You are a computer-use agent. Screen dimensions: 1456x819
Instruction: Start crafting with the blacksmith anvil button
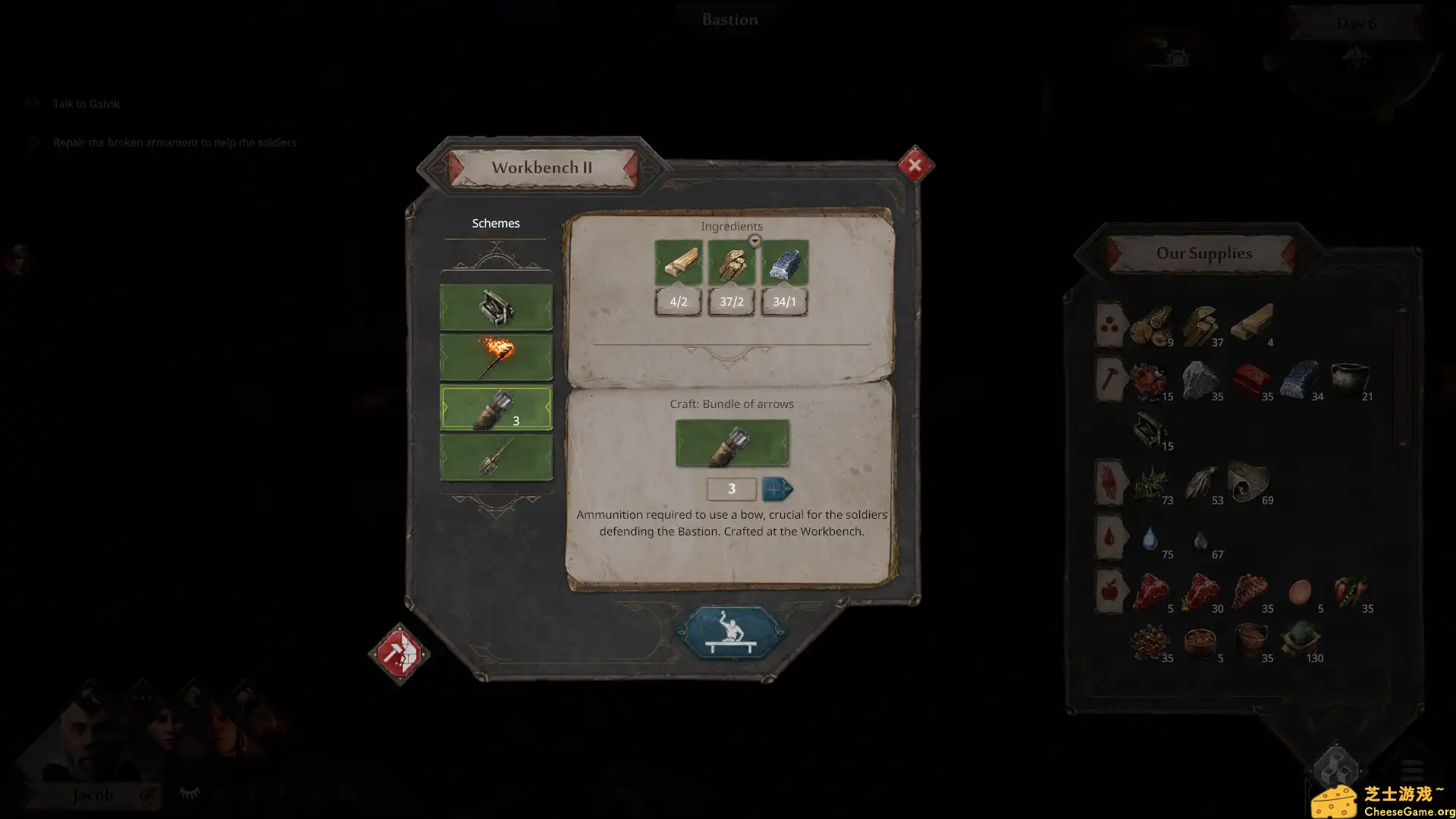point(731,632)
